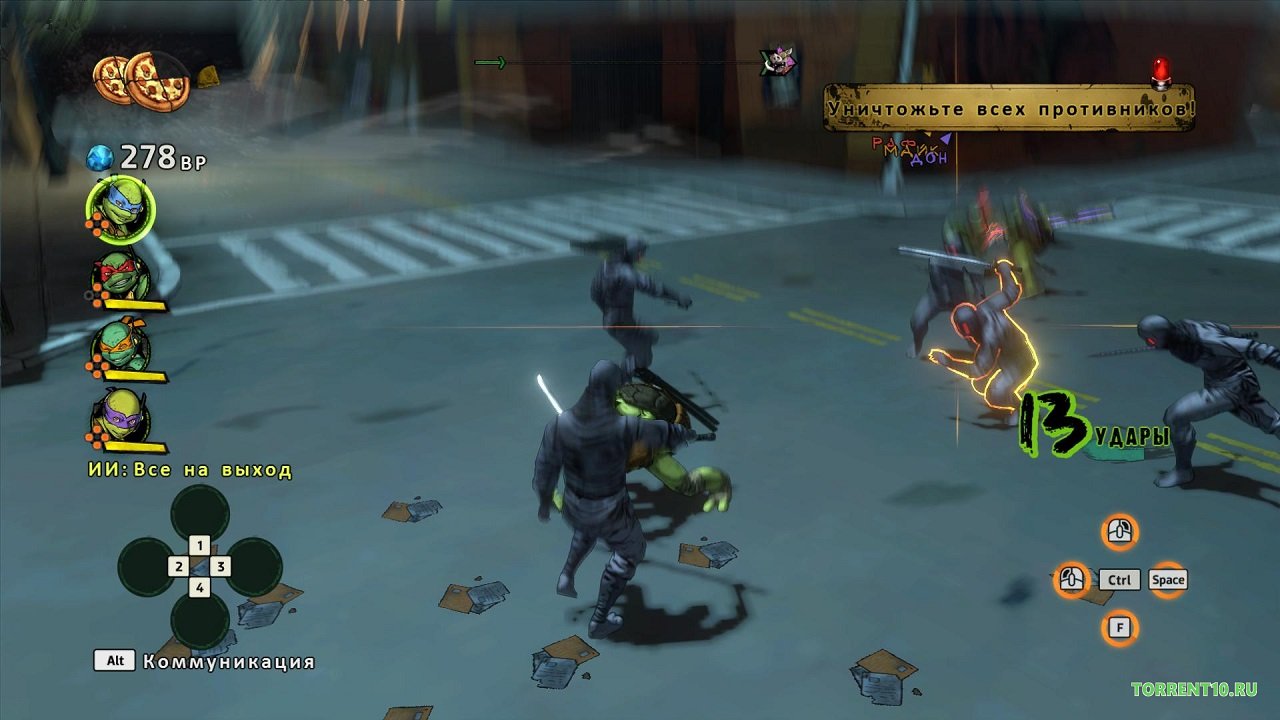The width and height of the screenshot is (1280, 720).
Task: Open the destroy-all-enemies objective banner
Action: coord(1009,107)
